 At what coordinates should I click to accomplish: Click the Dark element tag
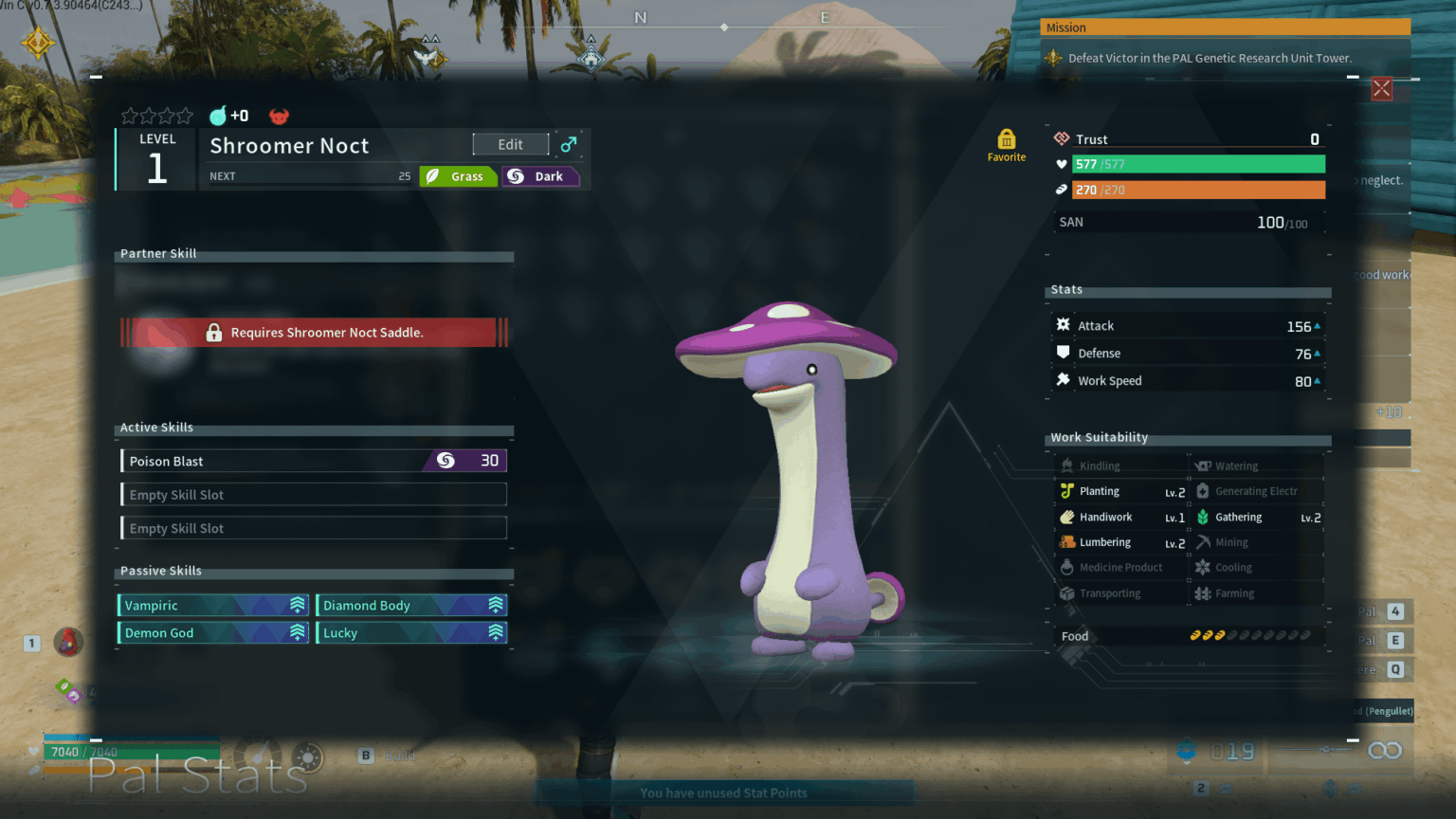point(539,176)
